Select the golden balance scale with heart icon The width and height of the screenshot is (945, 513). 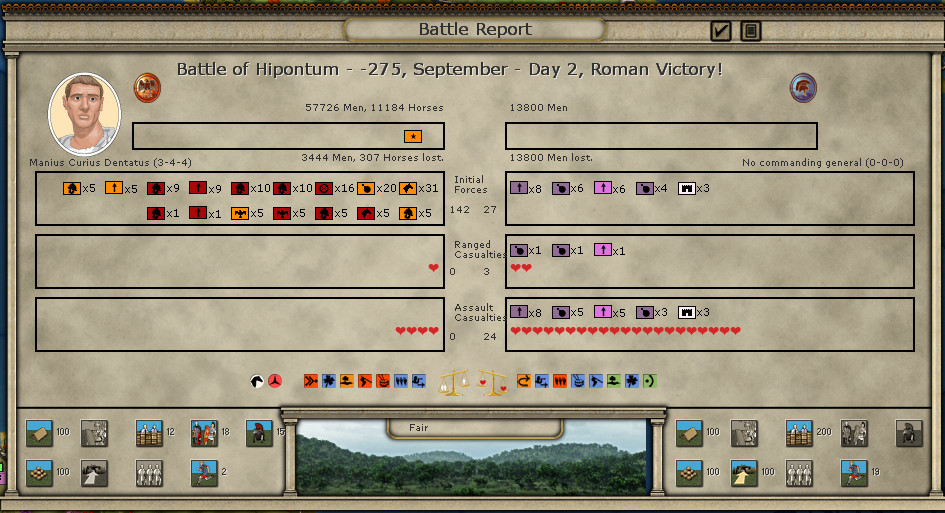493,382
